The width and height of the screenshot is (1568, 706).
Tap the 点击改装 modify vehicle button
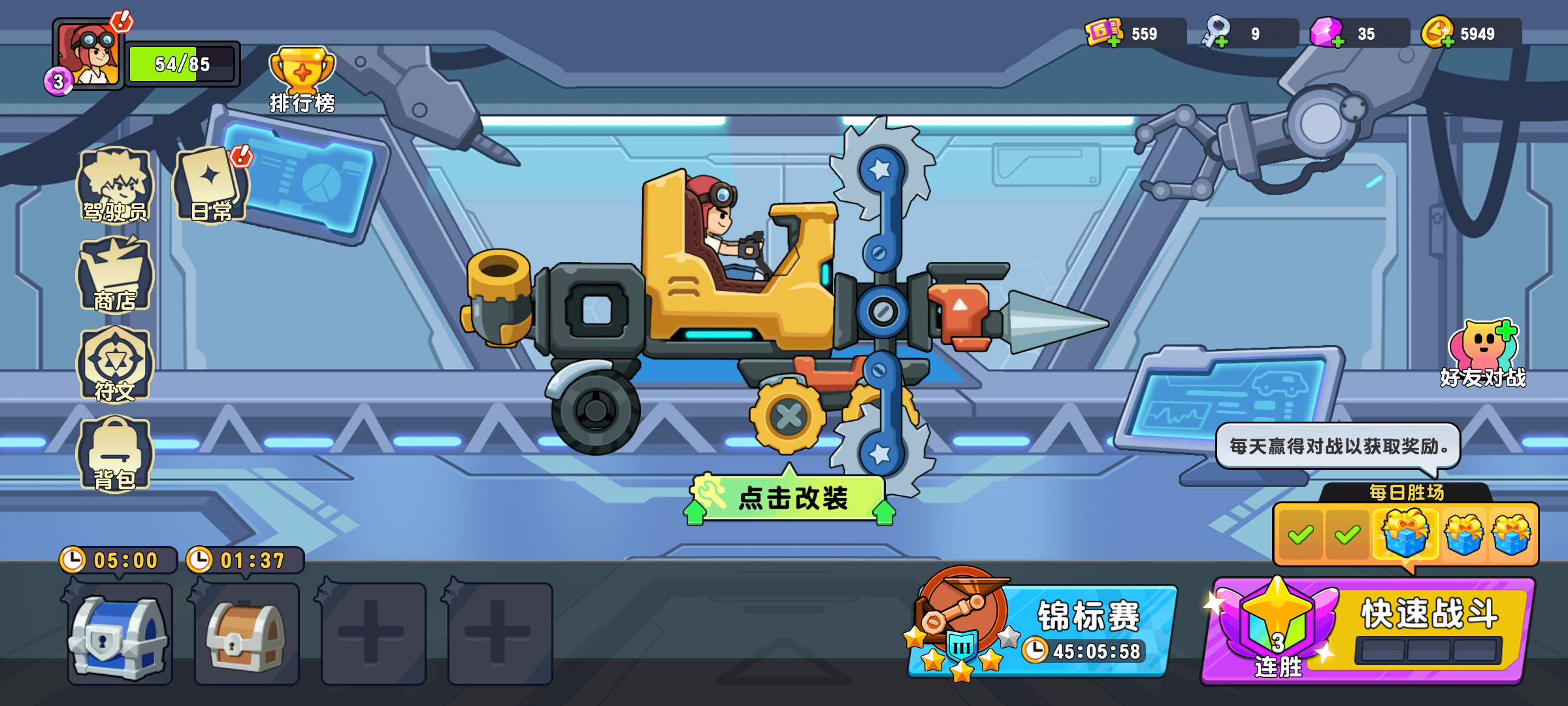(x=791, y=498)
